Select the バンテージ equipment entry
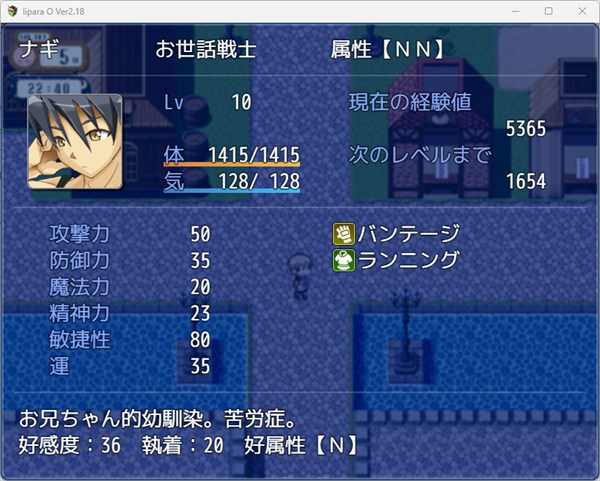Viewport: 600px width, 481px height. tap(397, 234)
